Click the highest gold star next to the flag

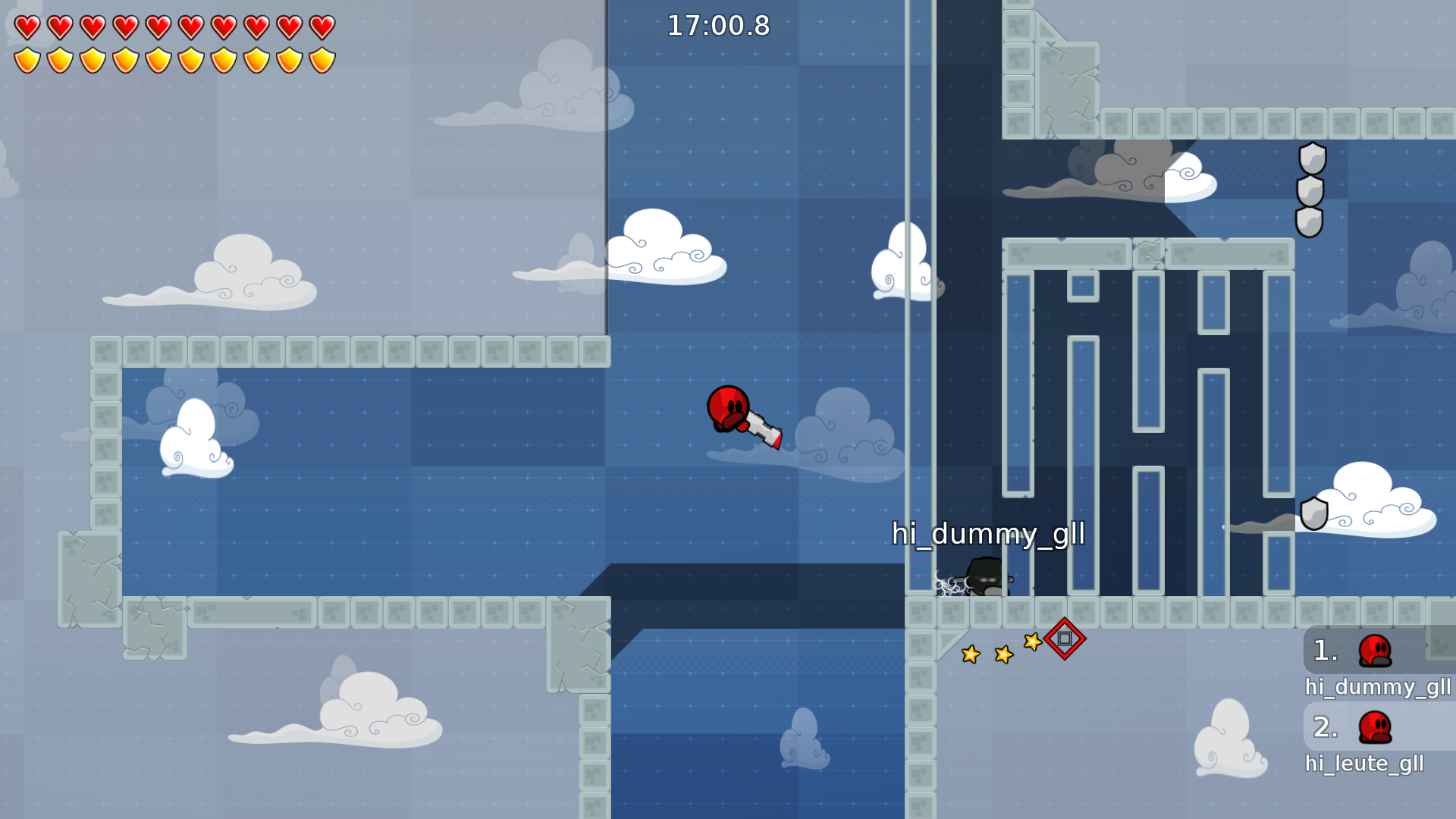click(1031, 642)
